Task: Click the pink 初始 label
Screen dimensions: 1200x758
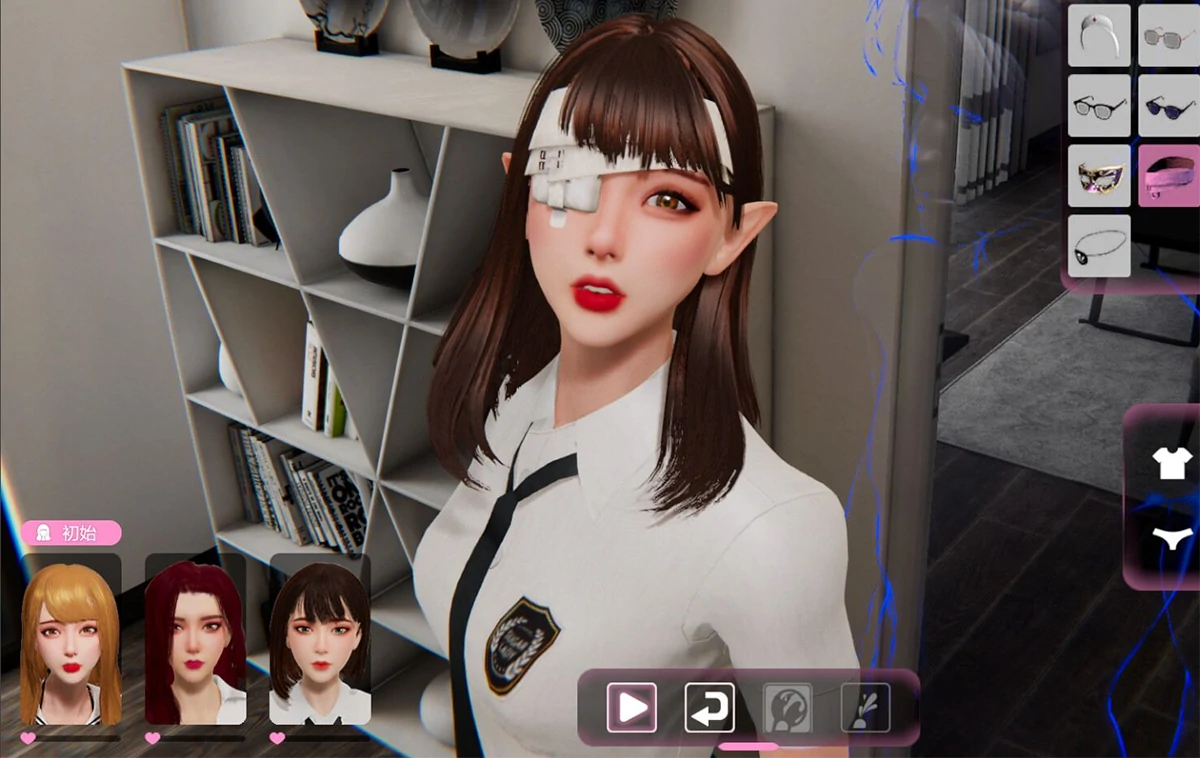Action: tap(71, 533)
